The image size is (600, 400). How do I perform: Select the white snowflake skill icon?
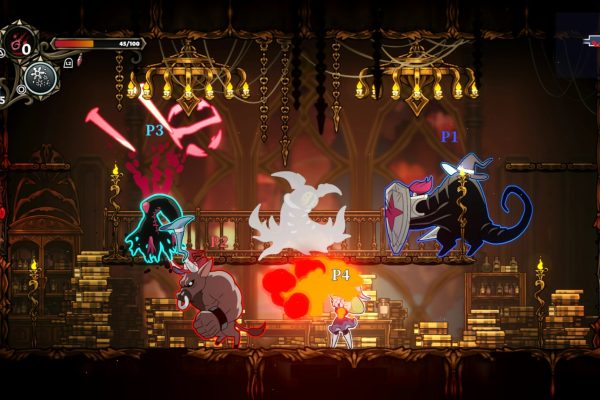click(41, 77)
